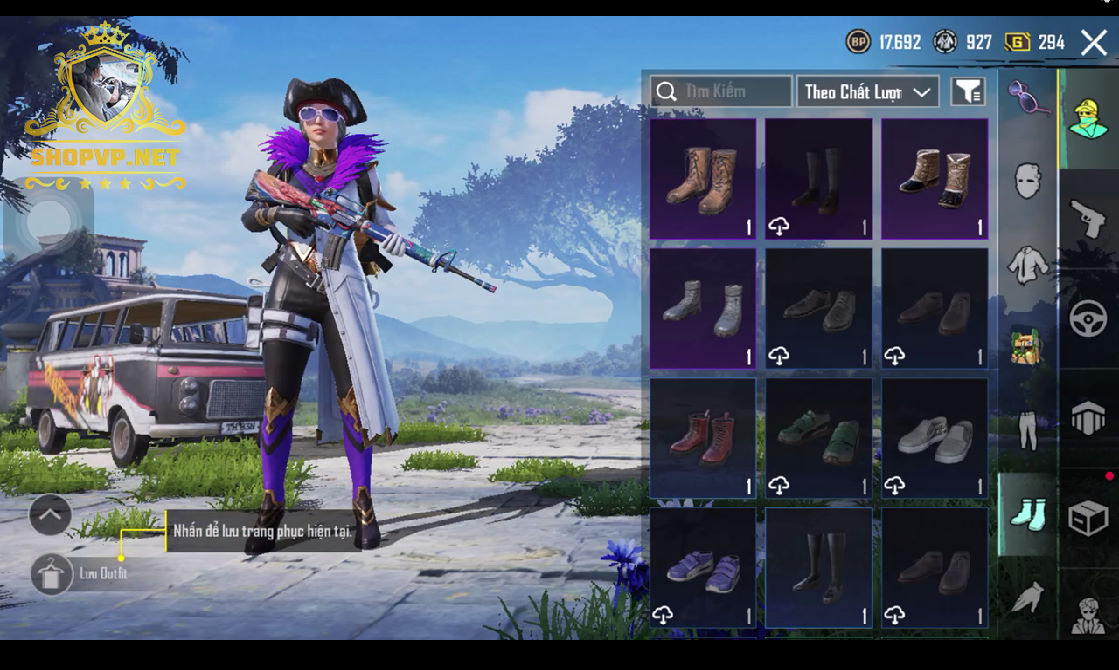This screenshot has height=670, width=1119.
Task: Equip the gray ankle boots
Action: click(703, 308)
